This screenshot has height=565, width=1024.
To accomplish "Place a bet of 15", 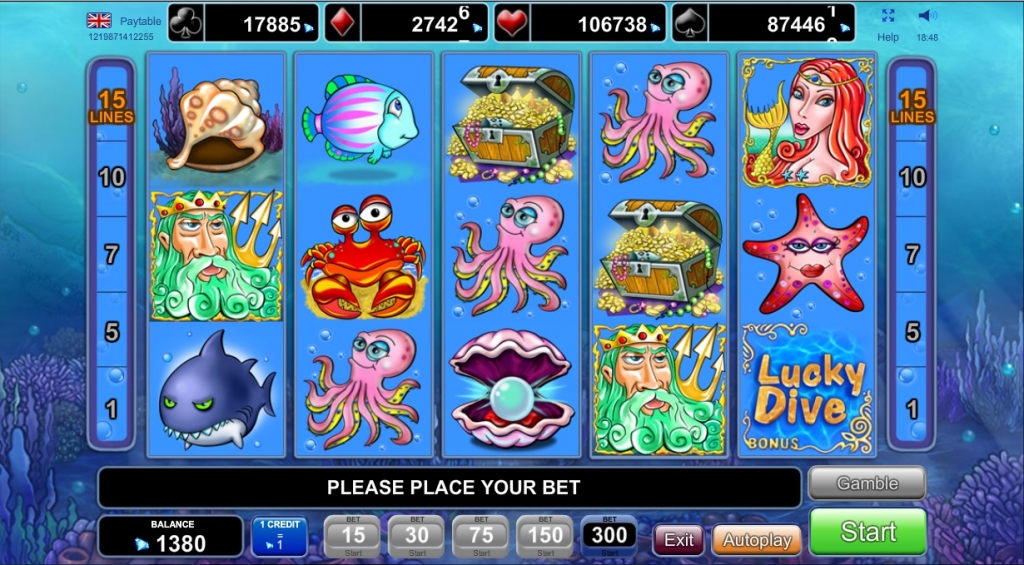I will coord(353,537).
